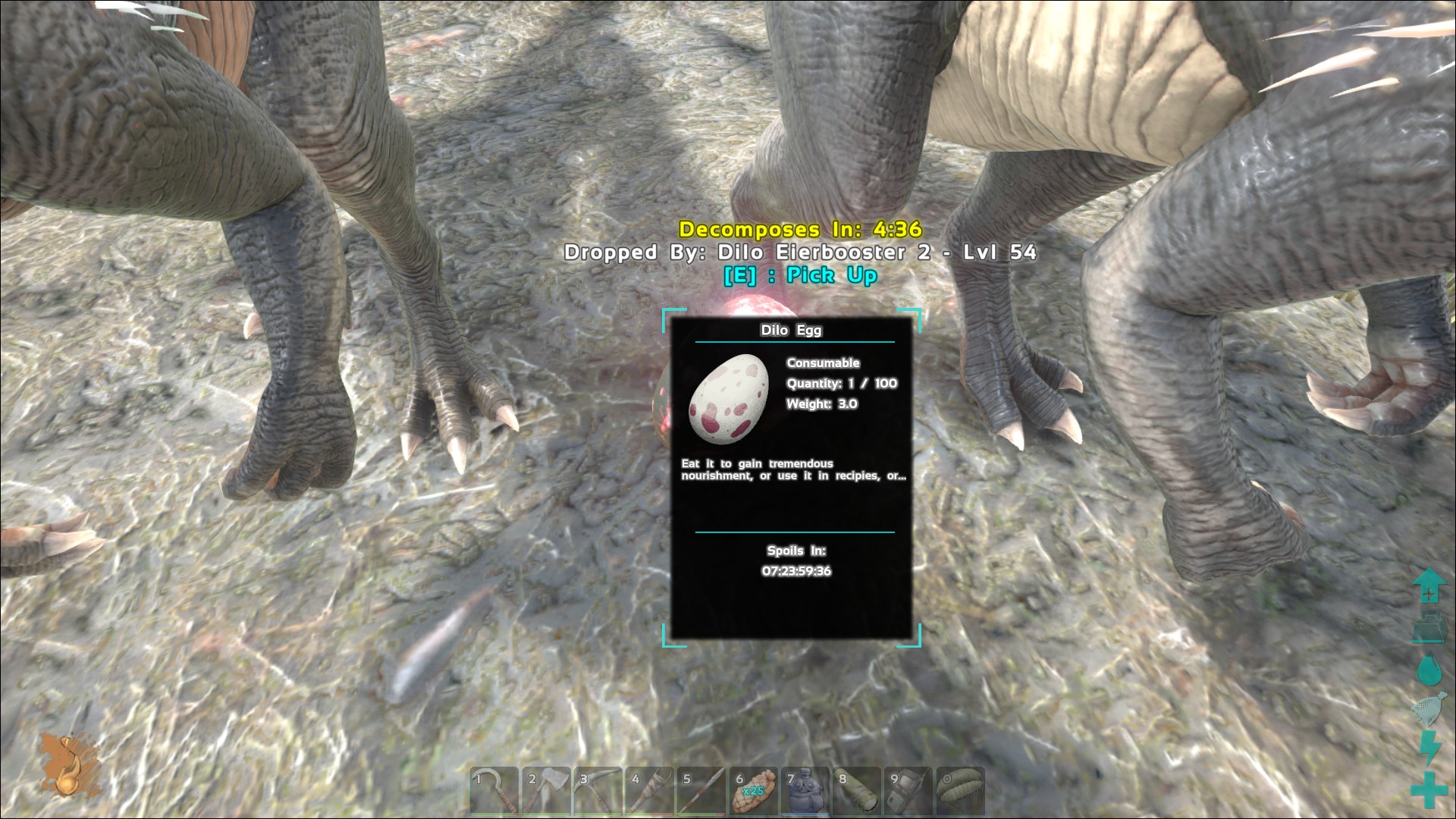Use the cooked meat stack x25
This screenshot has height=819, width=1456.
pos(754,791)
